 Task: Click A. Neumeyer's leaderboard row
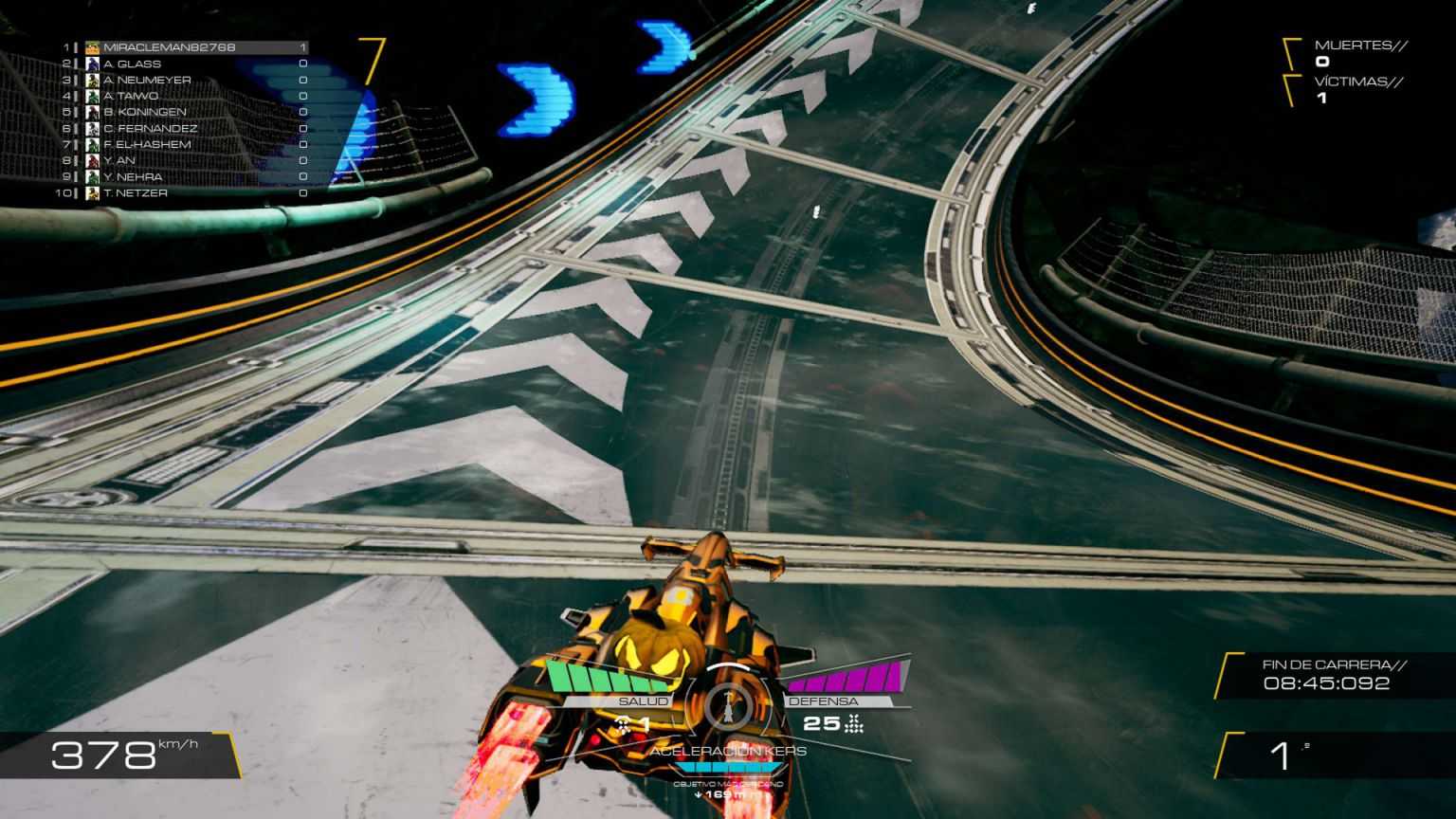pos(147,80)
